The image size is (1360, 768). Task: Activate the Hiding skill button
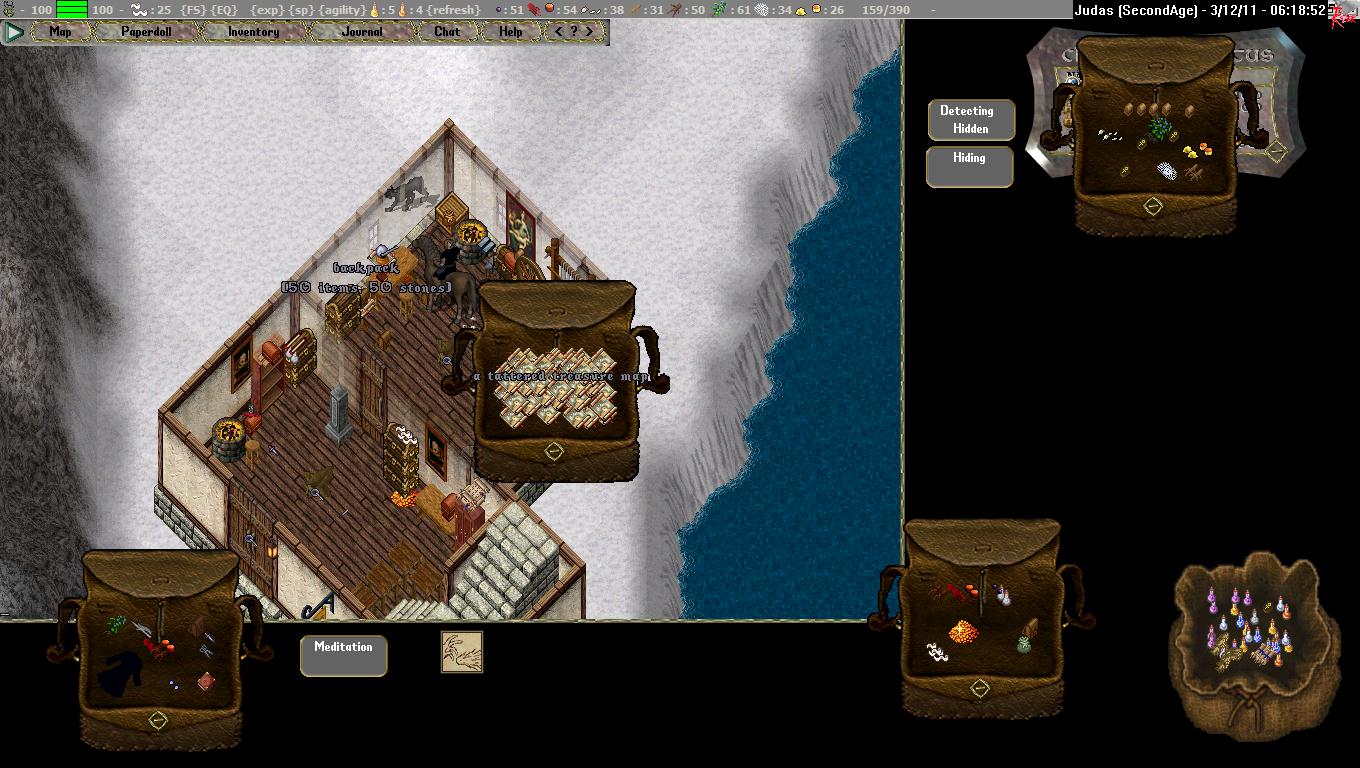[x=969, y=166]
